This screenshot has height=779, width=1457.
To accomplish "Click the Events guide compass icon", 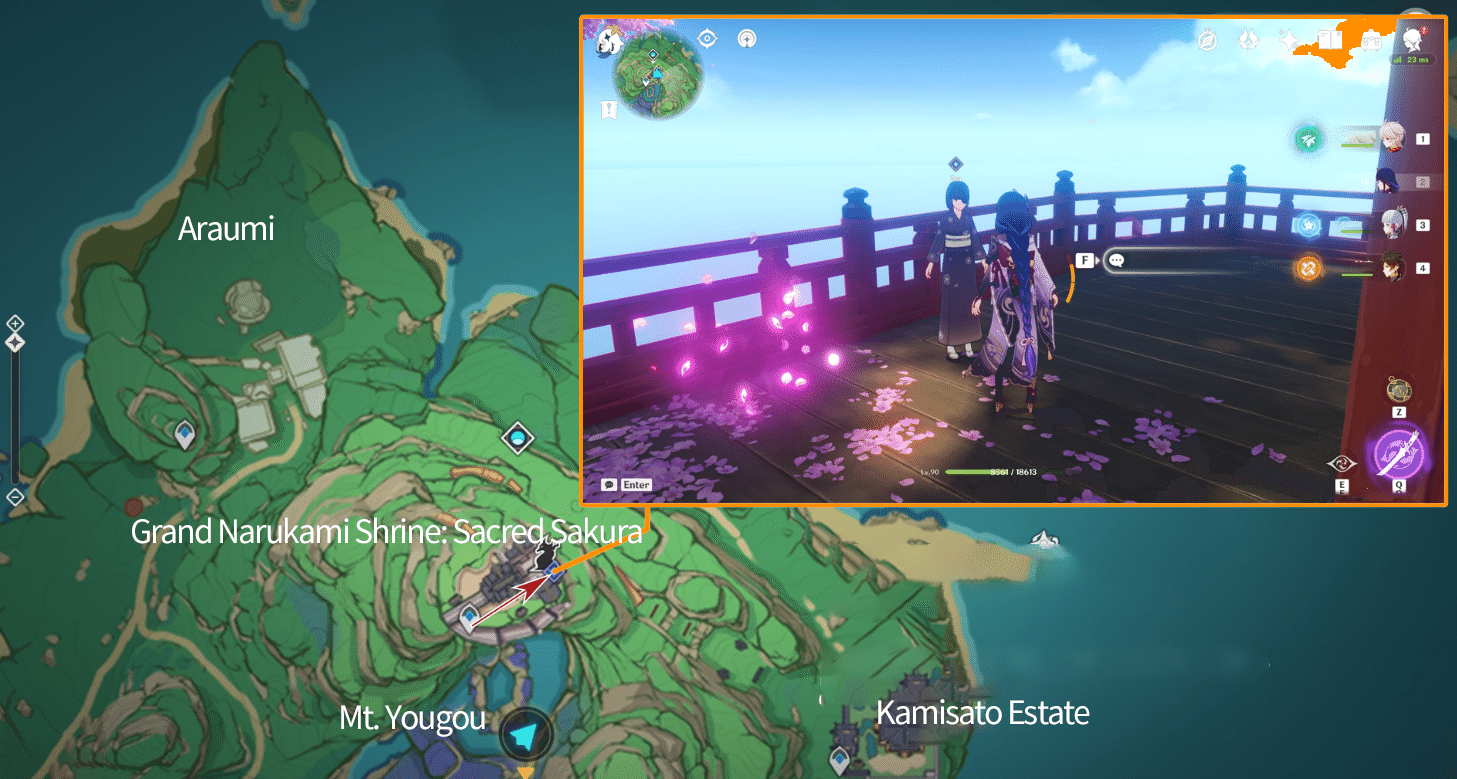I will (1208, 39).
